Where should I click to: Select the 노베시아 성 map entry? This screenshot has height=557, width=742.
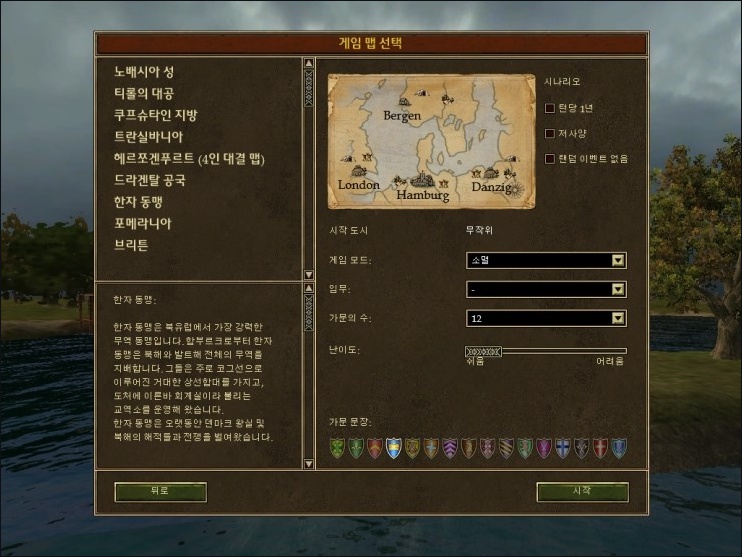point(144,72)
